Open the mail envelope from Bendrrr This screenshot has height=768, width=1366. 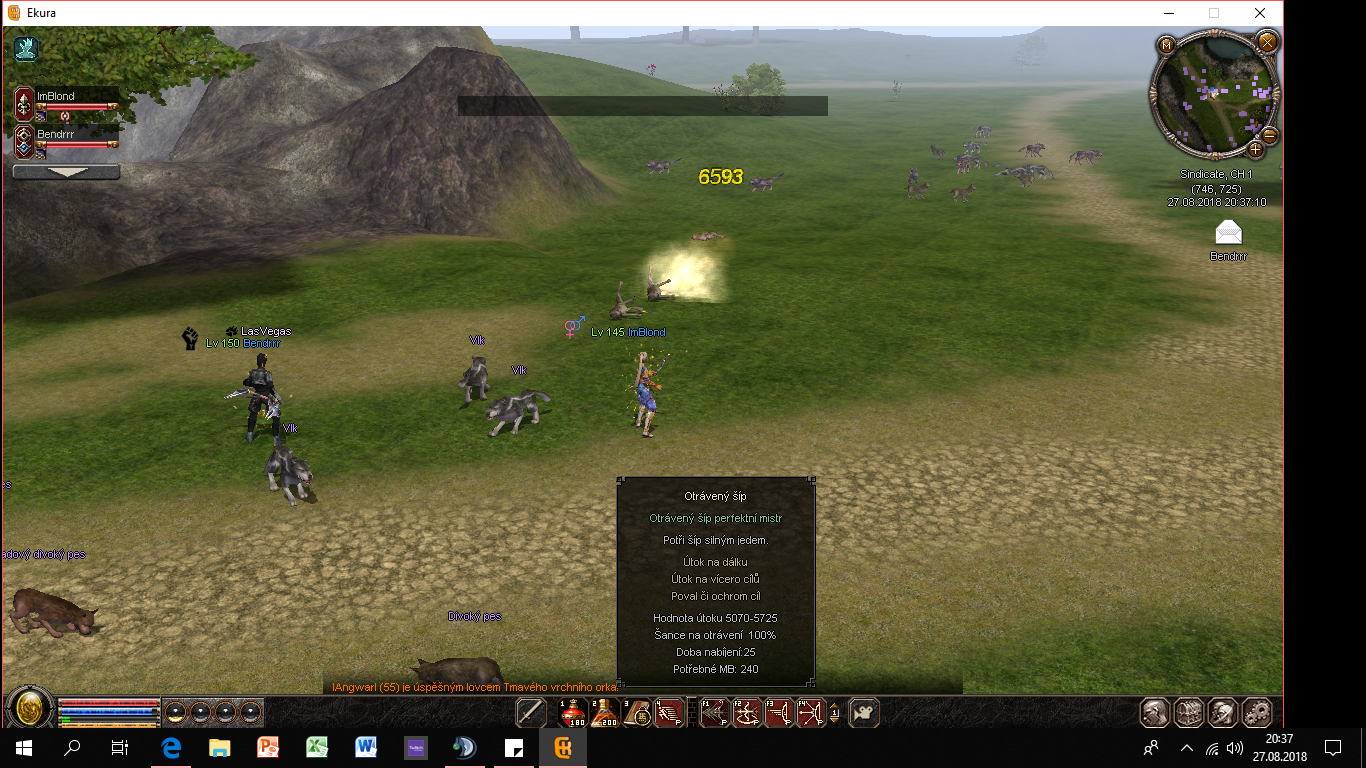[1228, 233]
